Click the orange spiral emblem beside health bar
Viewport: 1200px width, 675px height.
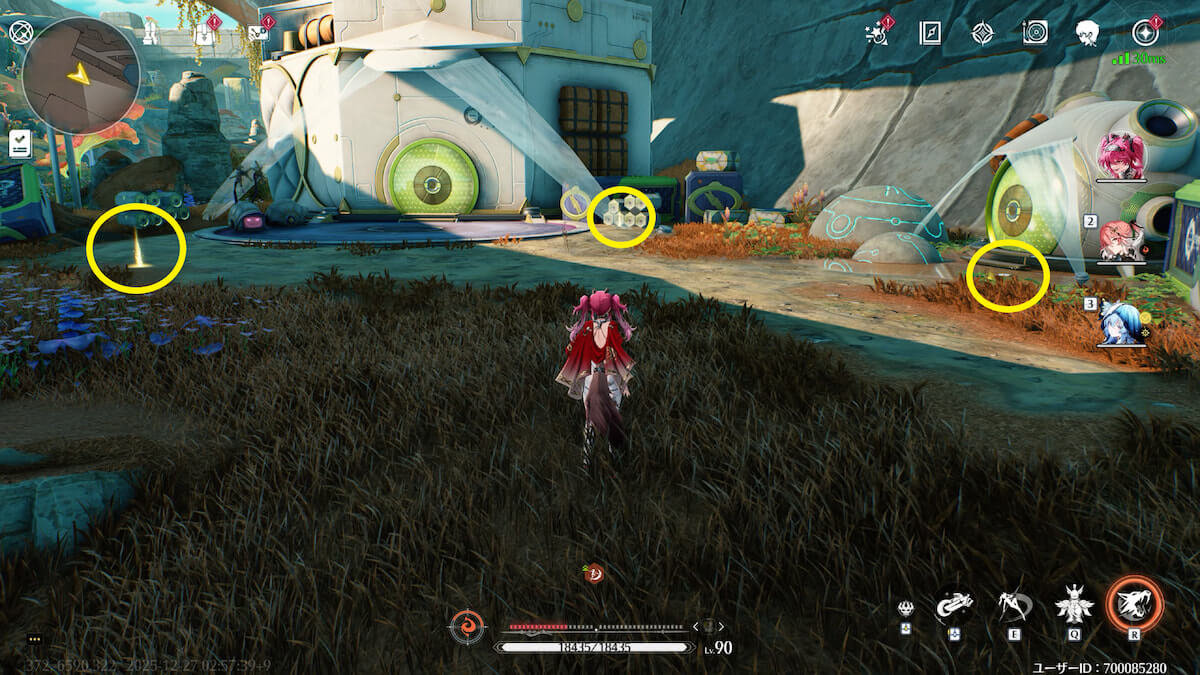coord(466,626)
